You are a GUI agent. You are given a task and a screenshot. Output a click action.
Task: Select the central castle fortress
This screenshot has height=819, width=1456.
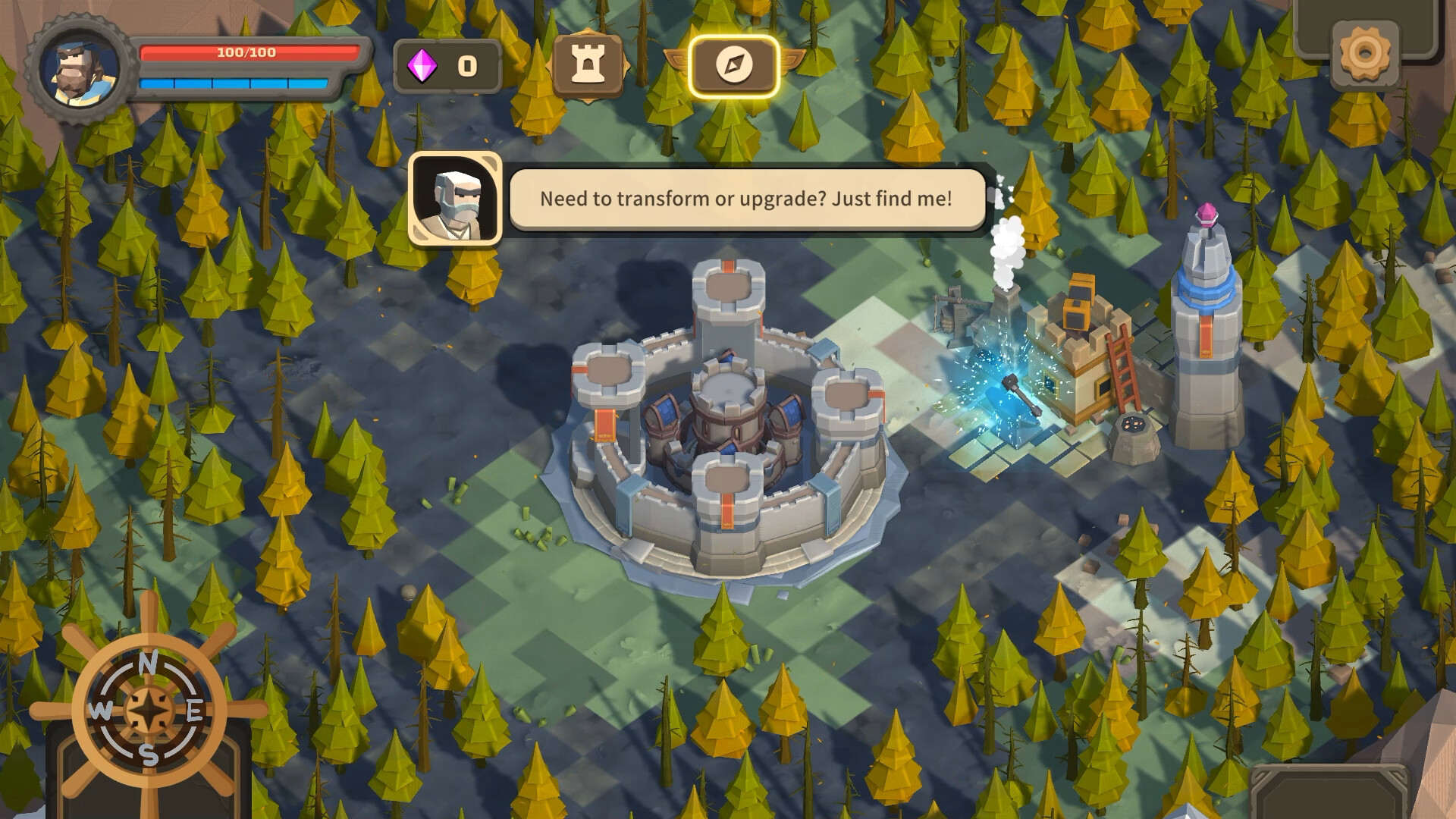point(728,425)
